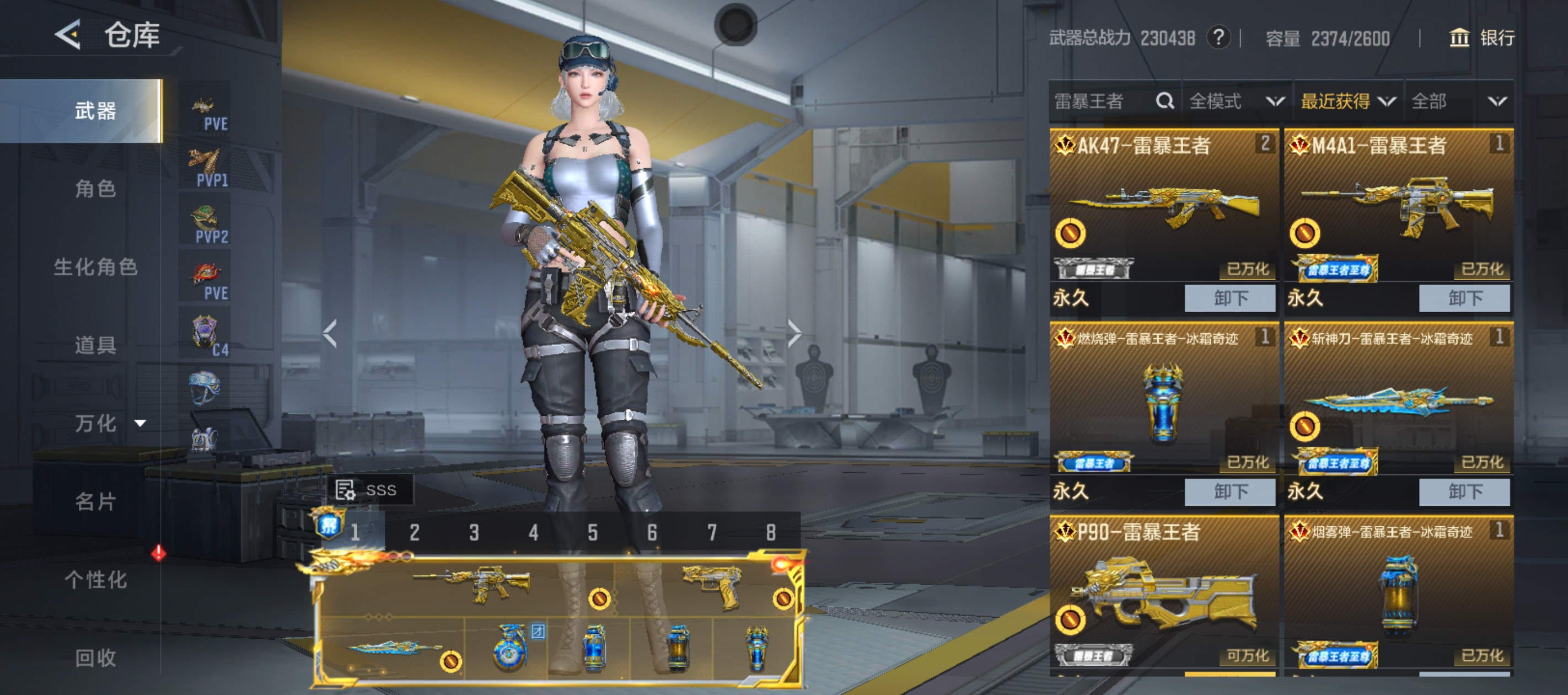The height and width of the screenshot is (695, 1568).
Task: Unequip the M4A1-雷暴王者 with 卸下
Action: point(1464,298)
